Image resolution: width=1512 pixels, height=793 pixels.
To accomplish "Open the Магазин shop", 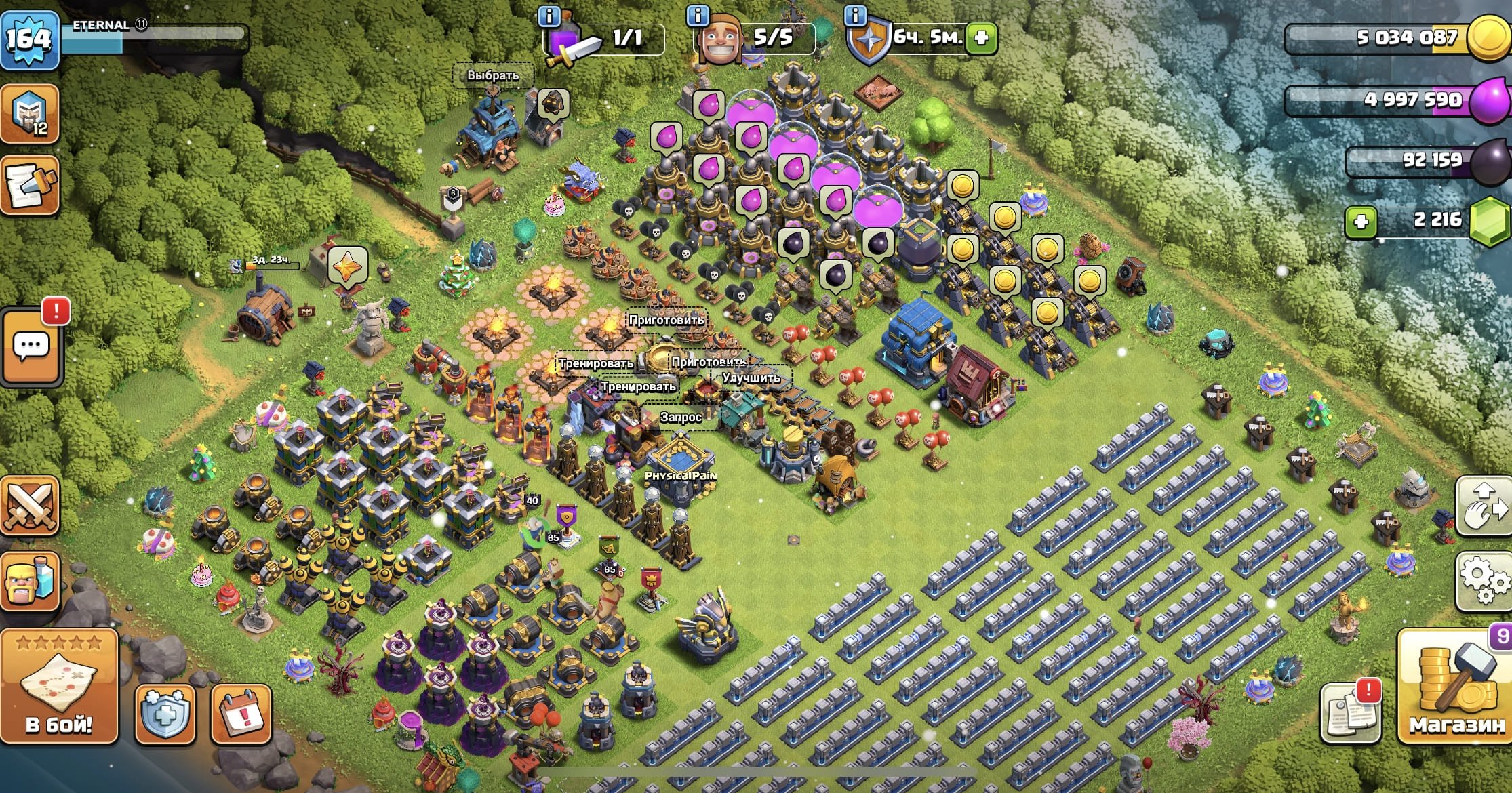I will pyautogui.click(x=1456, y=686).
